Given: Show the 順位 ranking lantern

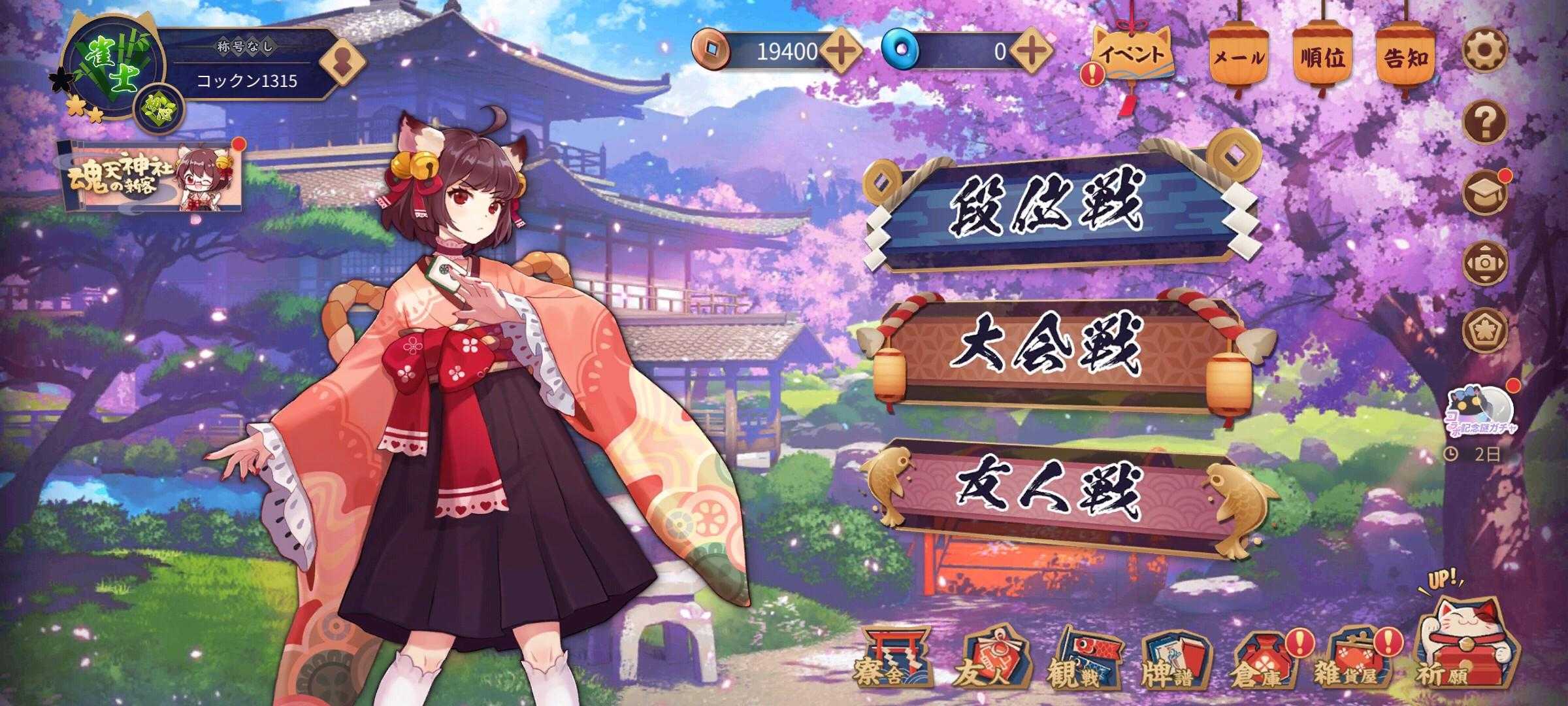Looking at the screenshot, I should pos(1321,58).
